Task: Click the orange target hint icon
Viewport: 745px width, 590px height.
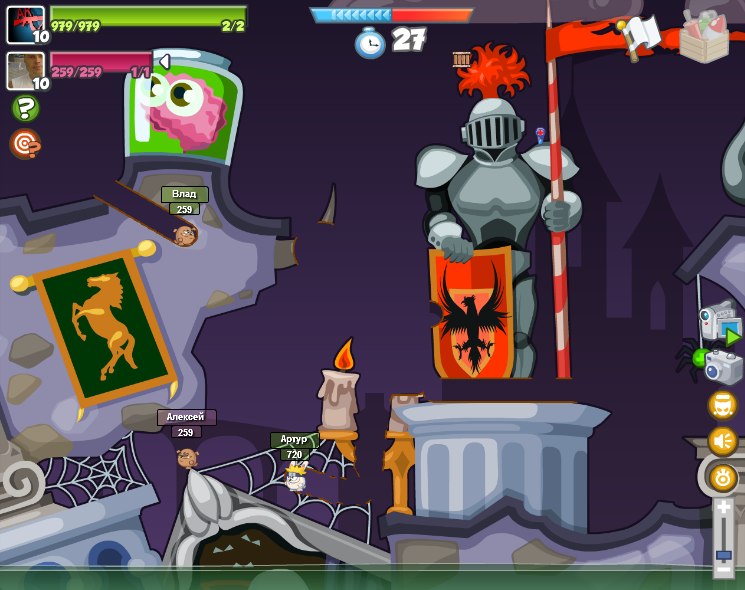Action: pos(25,144)
